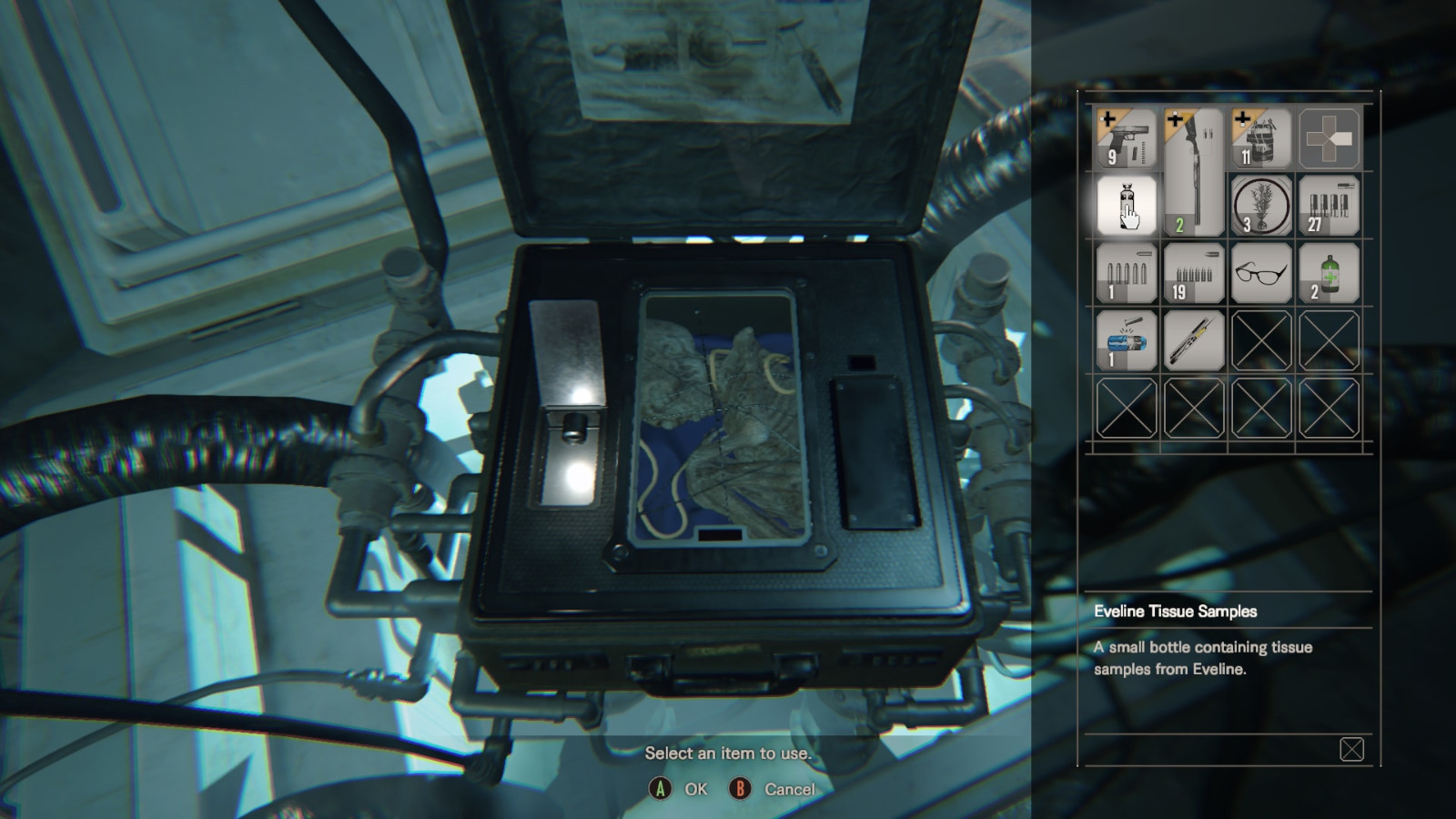
Task: Select the eyeglasses item
Action: (1261, 273)
